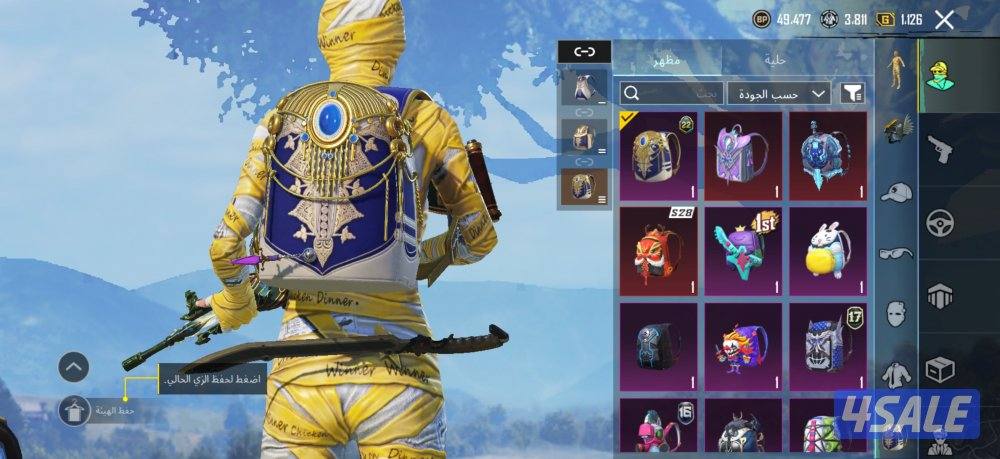The width and height of the screenshot is (1000, 459).
Task: Open the filter funnel options
Action: tap(851, 93)
